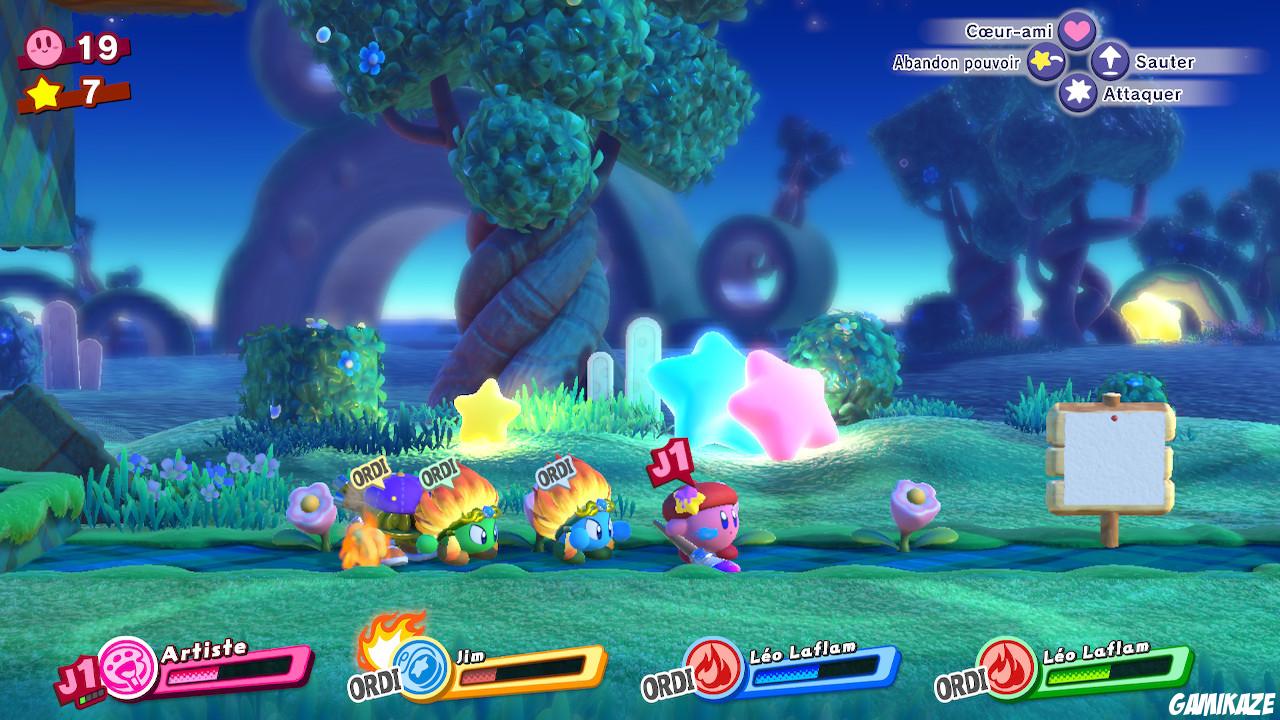Select the pink Cœur-ami heart icon
Viewport: 1280px width, 720px height.
pos(1077,31)
